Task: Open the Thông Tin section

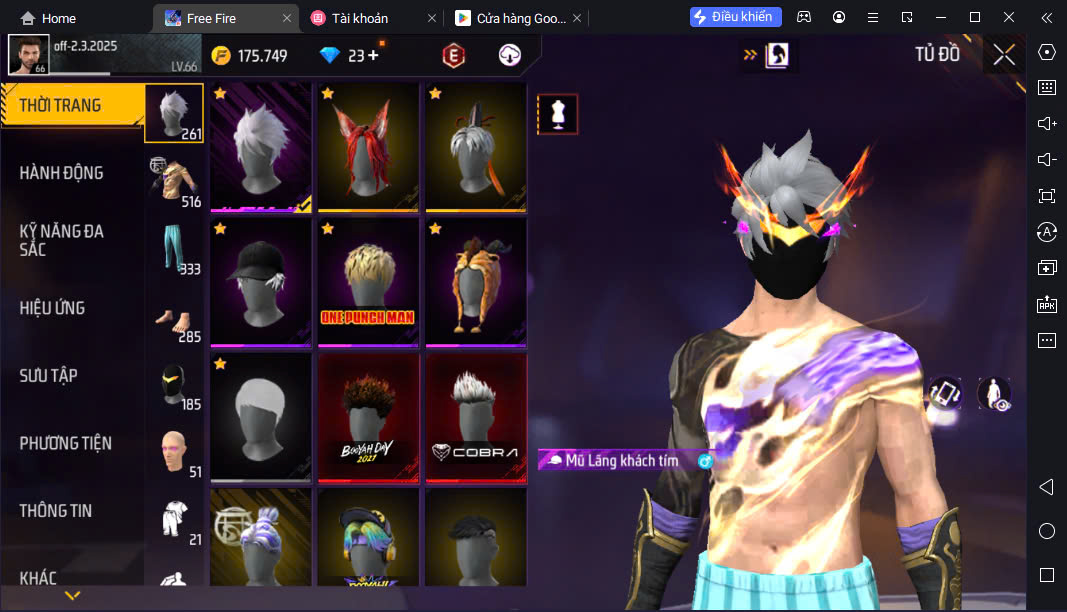Action: click(56, 511)
